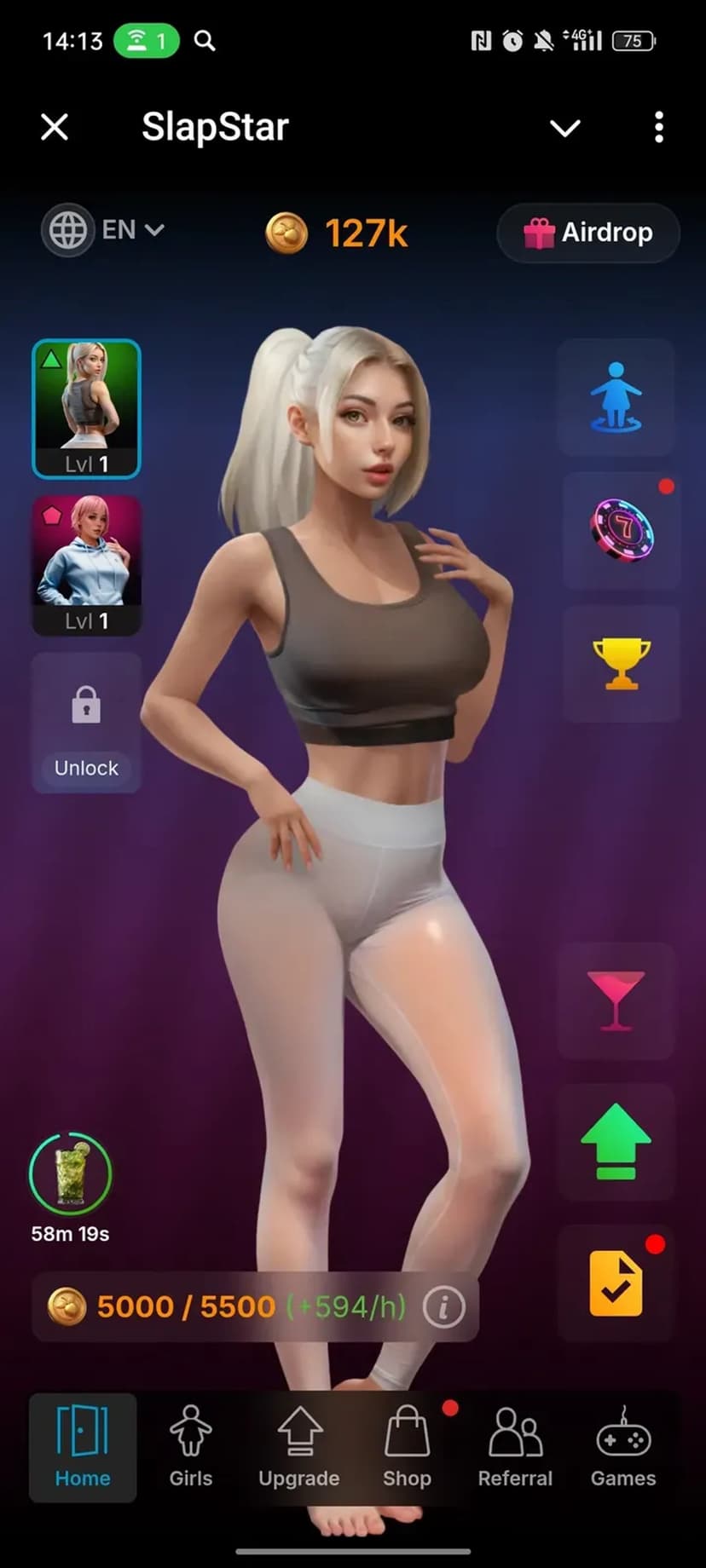Screen dimensions: 706x1568
Task: Switch to the Upgrade tab
Action: click(x=298, y=1447)
